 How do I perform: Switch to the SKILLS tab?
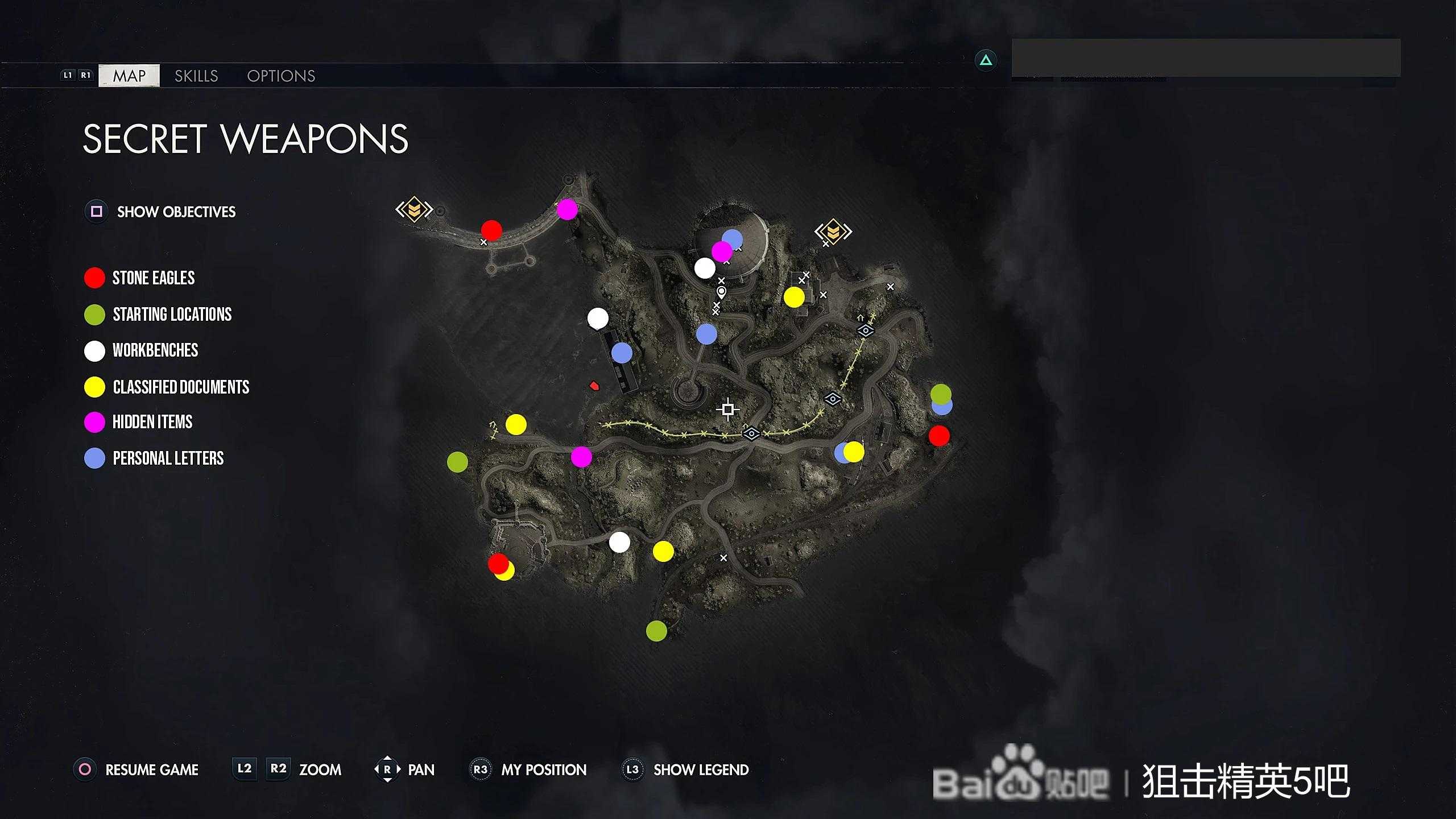coord(196,76)
